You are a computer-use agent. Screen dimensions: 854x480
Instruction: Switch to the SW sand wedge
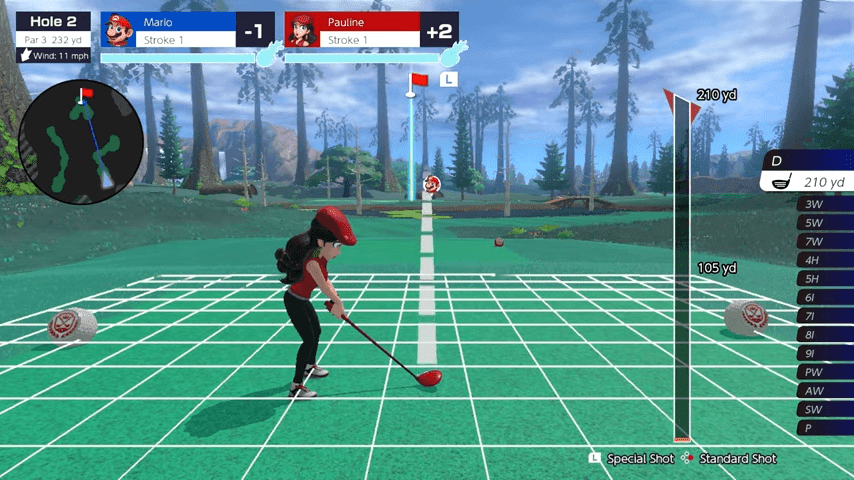pyautogui.click(x=822, y=410)
